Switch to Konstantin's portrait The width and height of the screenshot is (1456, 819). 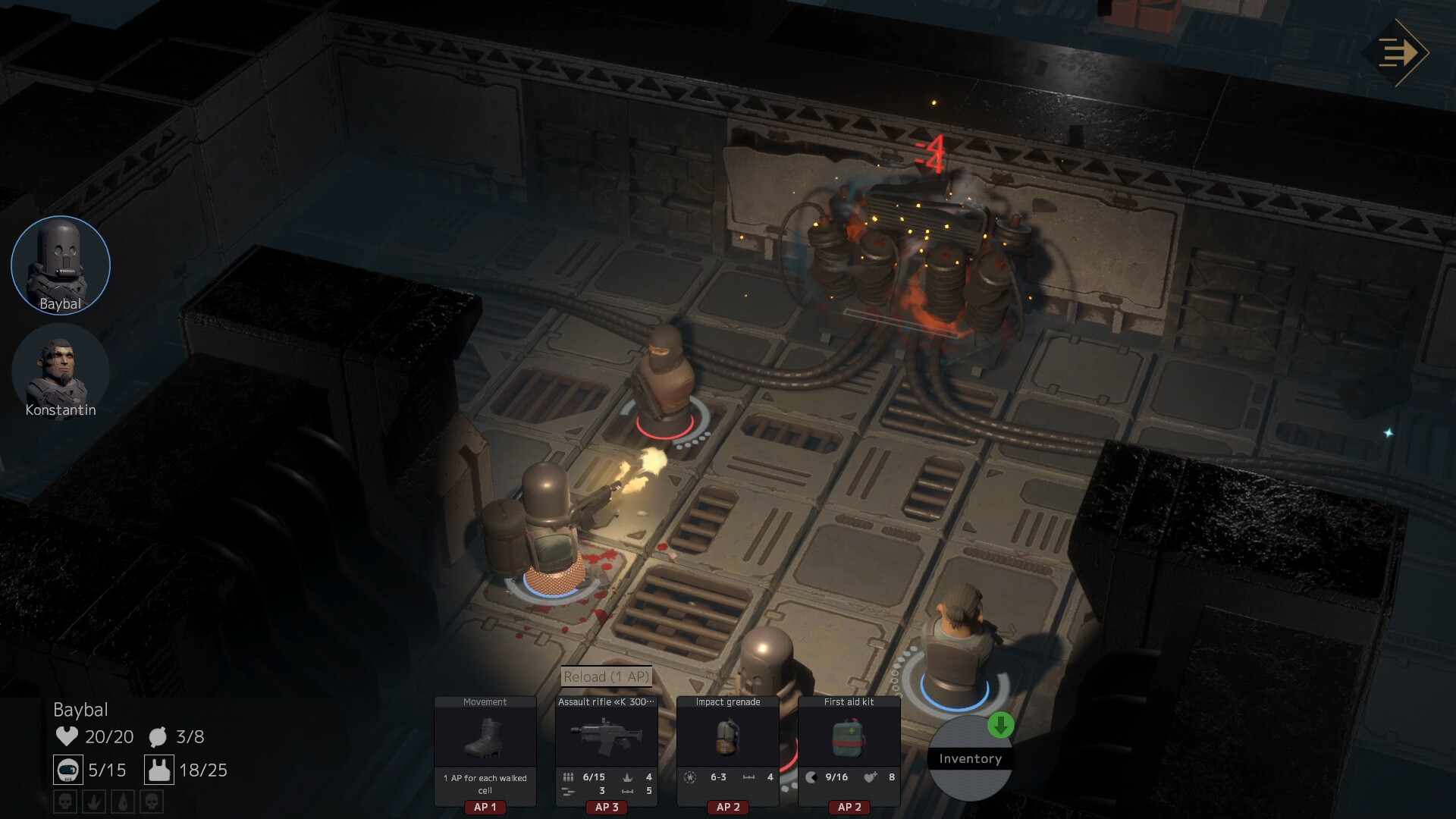(61, 371)
